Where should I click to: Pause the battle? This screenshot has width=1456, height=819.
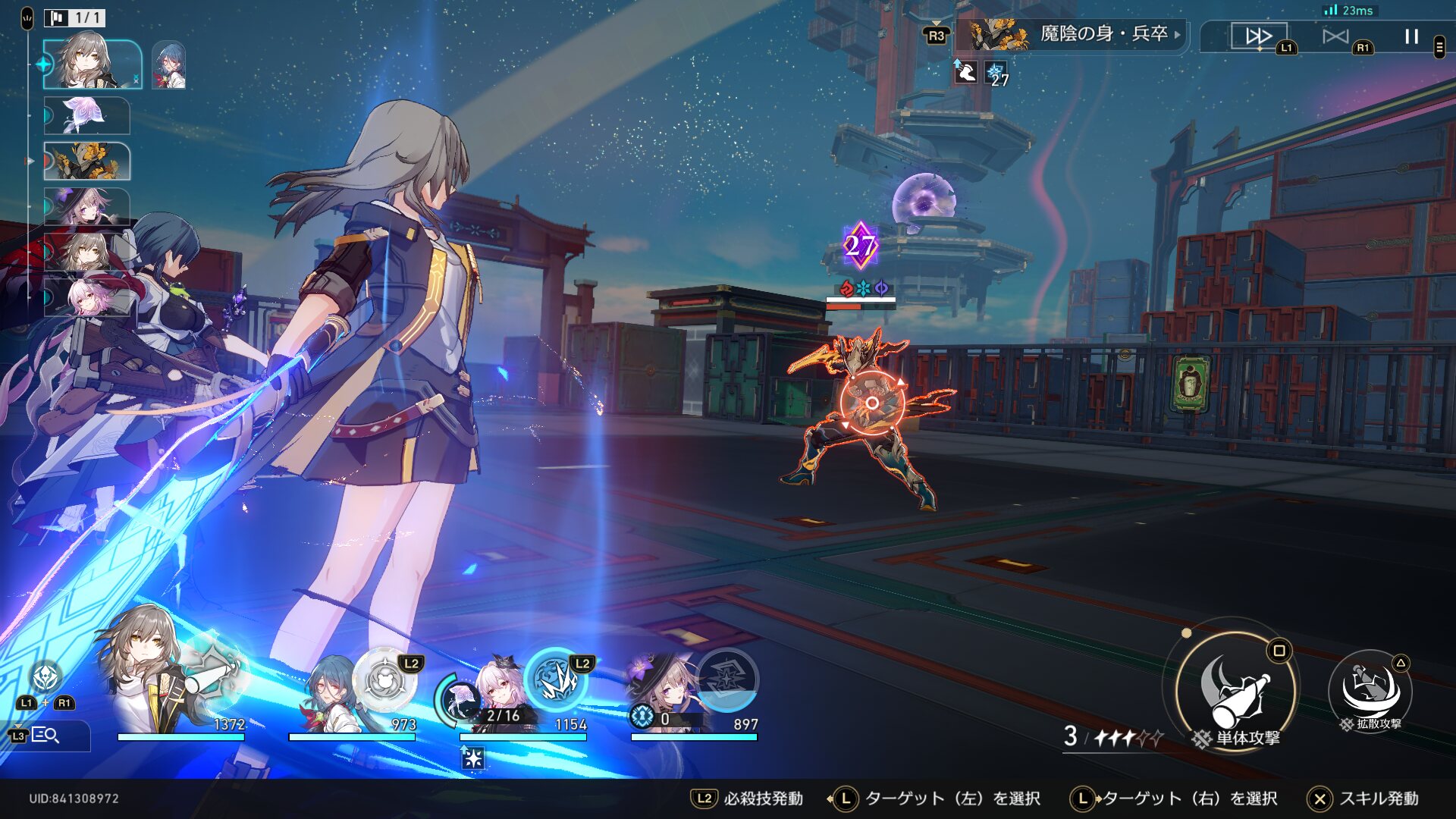point(1411,36)
